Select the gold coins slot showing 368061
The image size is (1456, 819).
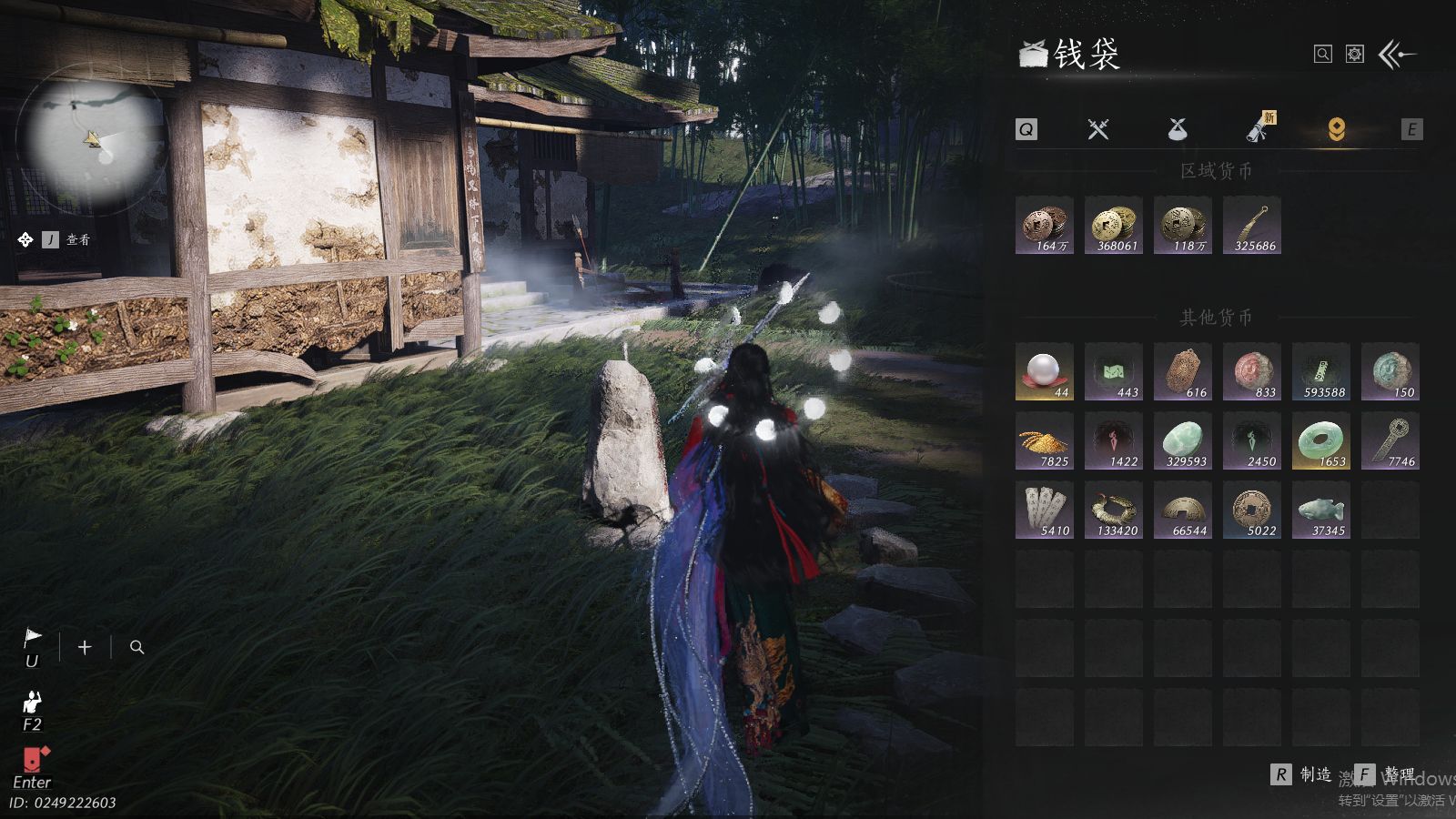click(x=1114, y=225)
